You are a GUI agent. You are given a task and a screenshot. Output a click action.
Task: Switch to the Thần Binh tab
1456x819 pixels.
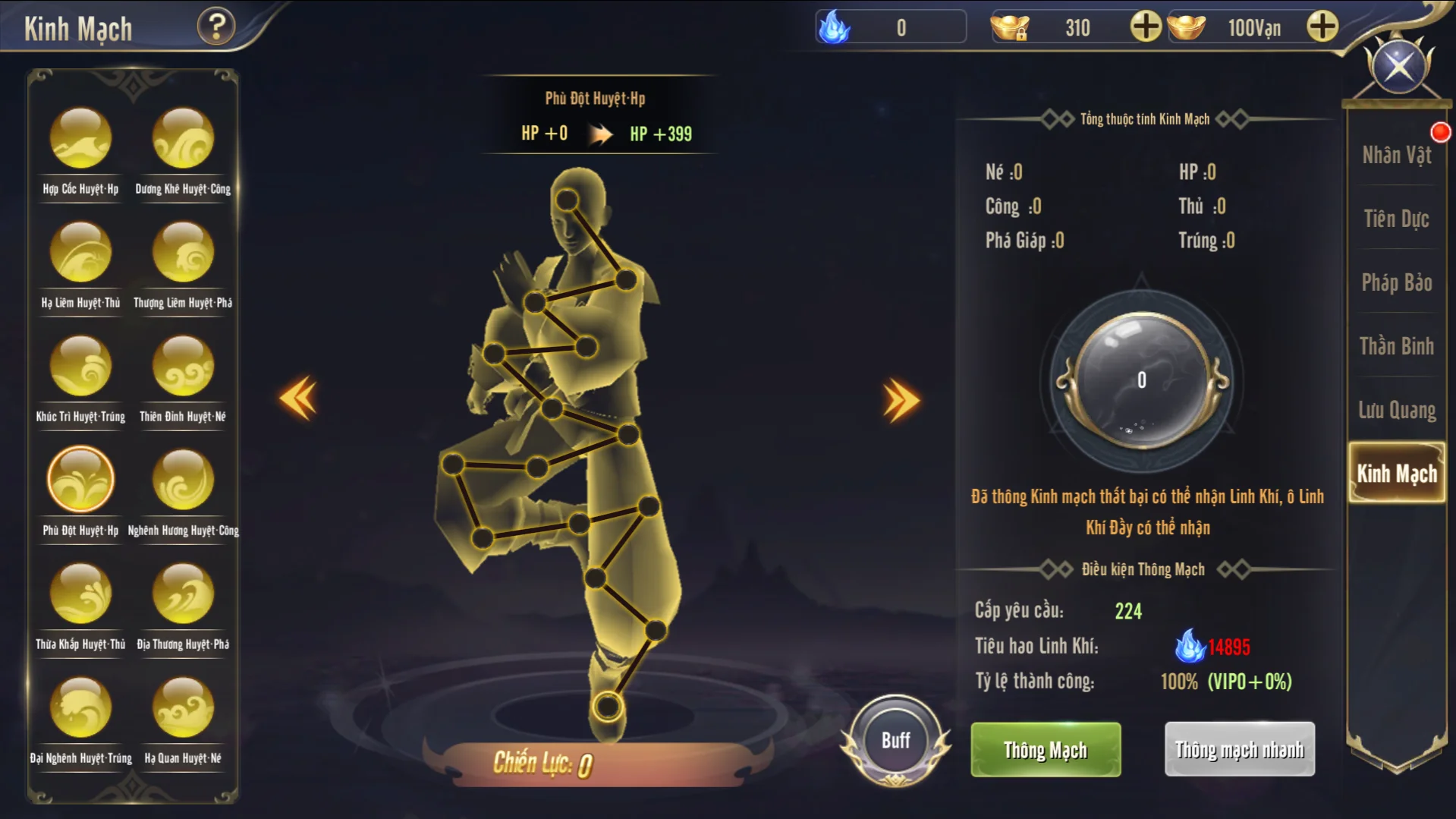pos(1396,347)
